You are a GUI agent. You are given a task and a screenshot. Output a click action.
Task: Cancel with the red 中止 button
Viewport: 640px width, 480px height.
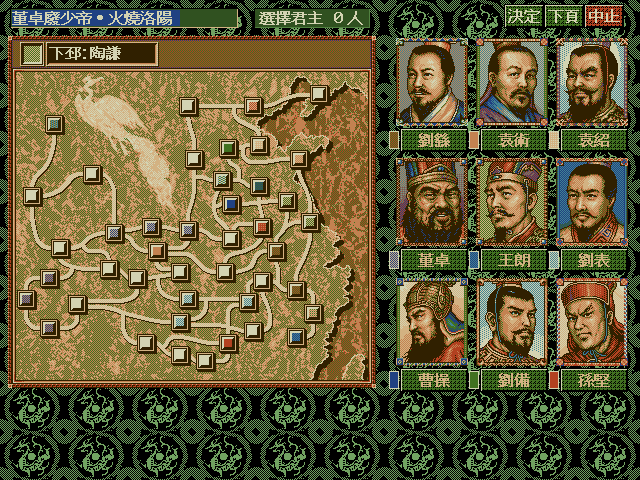pyautogui.click(x=604, y=16)
